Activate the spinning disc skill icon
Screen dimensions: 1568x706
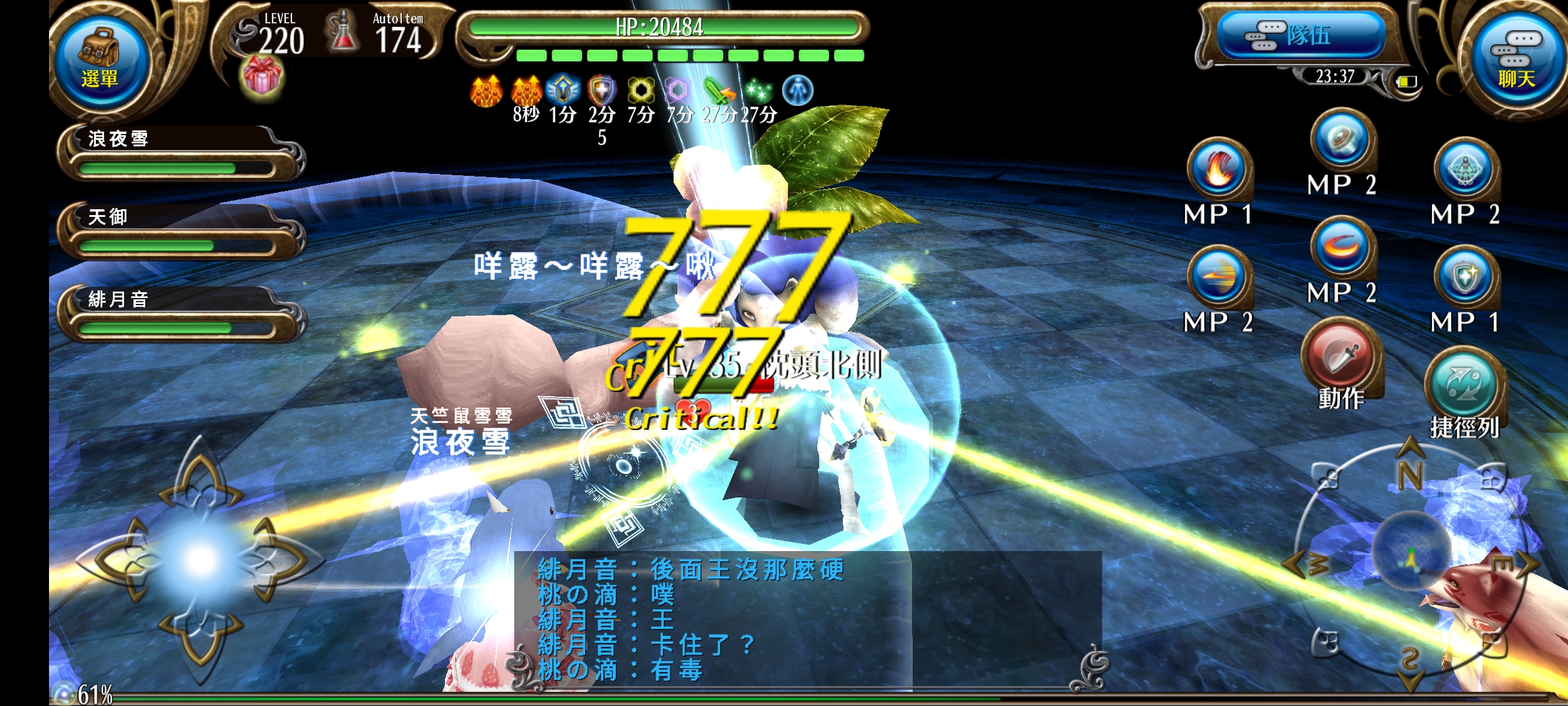click(1342, 140)
